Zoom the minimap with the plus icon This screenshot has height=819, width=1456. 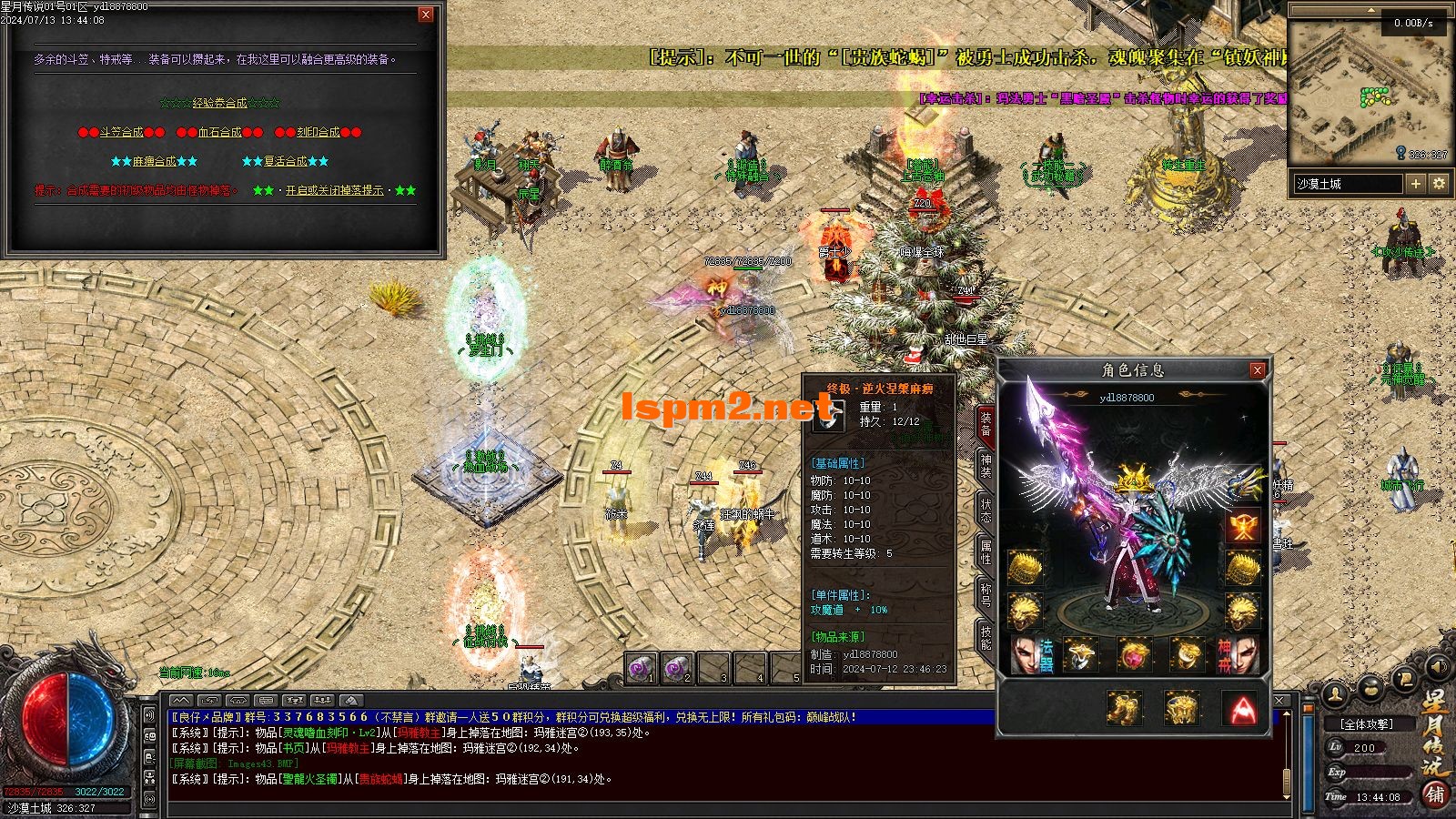[1414, 185]
